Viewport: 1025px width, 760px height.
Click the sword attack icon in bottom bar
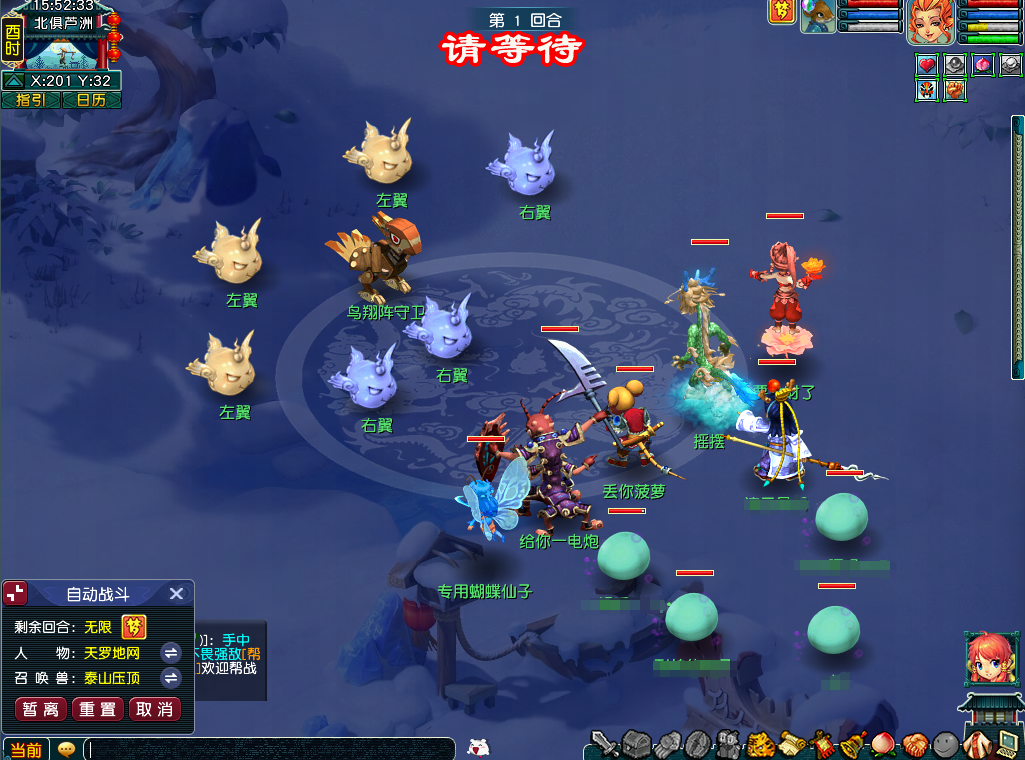(x=605, y=744)
